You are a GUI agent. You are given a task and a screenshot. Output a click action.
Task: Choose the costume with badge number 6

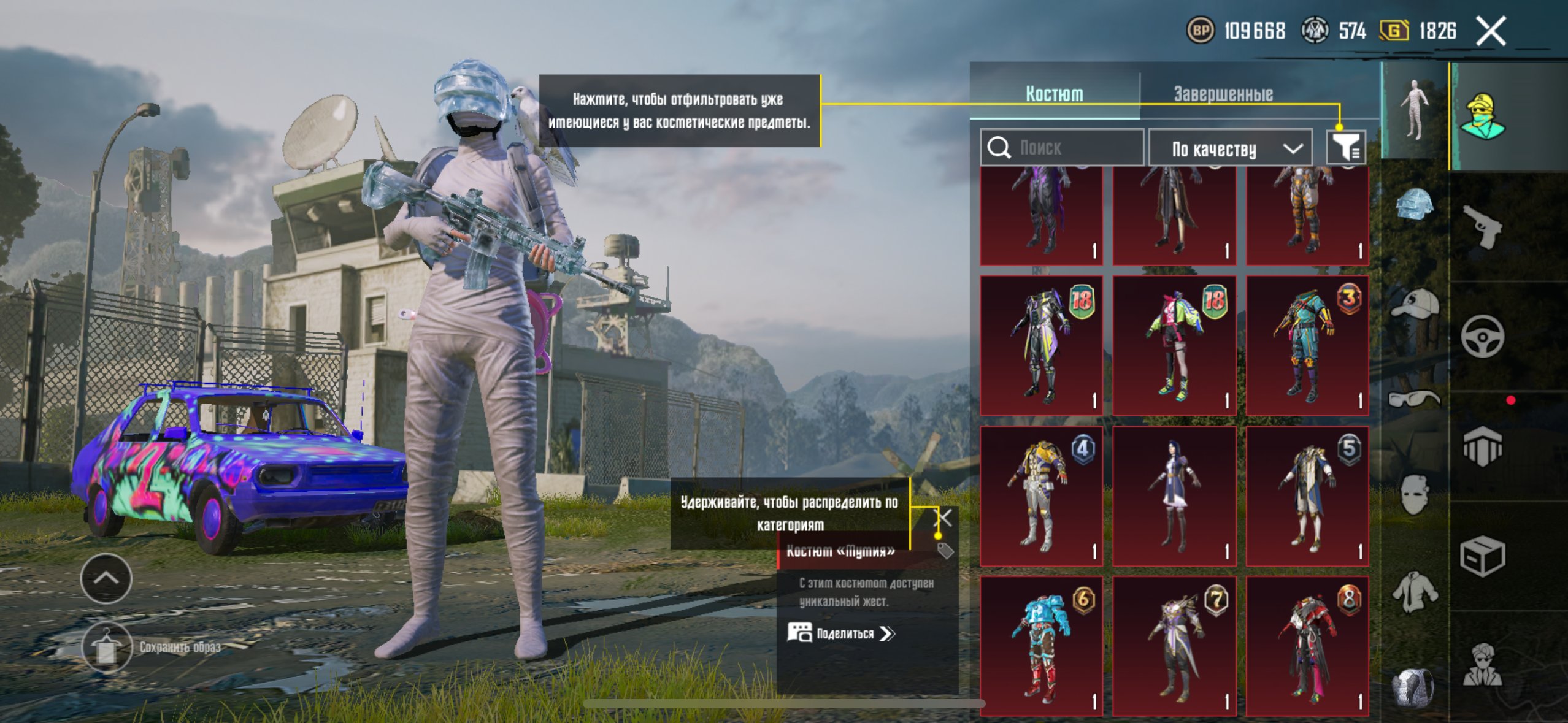1041,646
